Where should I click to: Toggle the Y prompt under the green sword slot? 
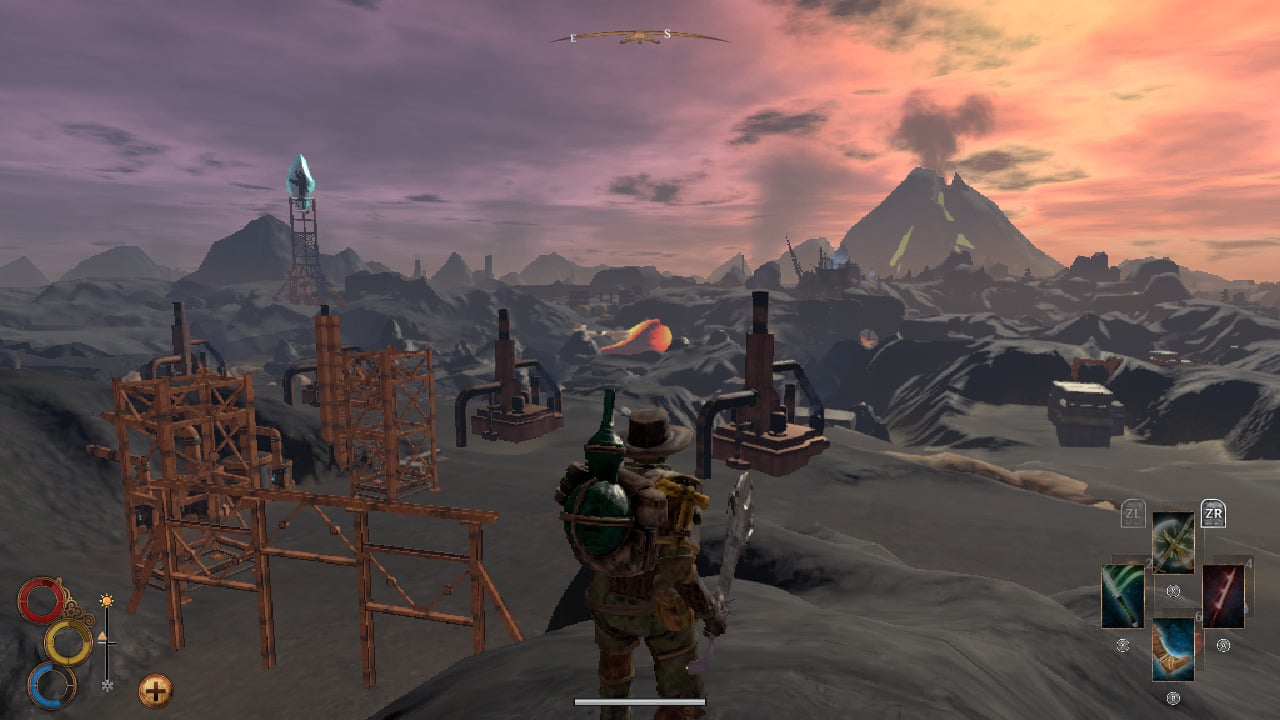click(1122, 645)
